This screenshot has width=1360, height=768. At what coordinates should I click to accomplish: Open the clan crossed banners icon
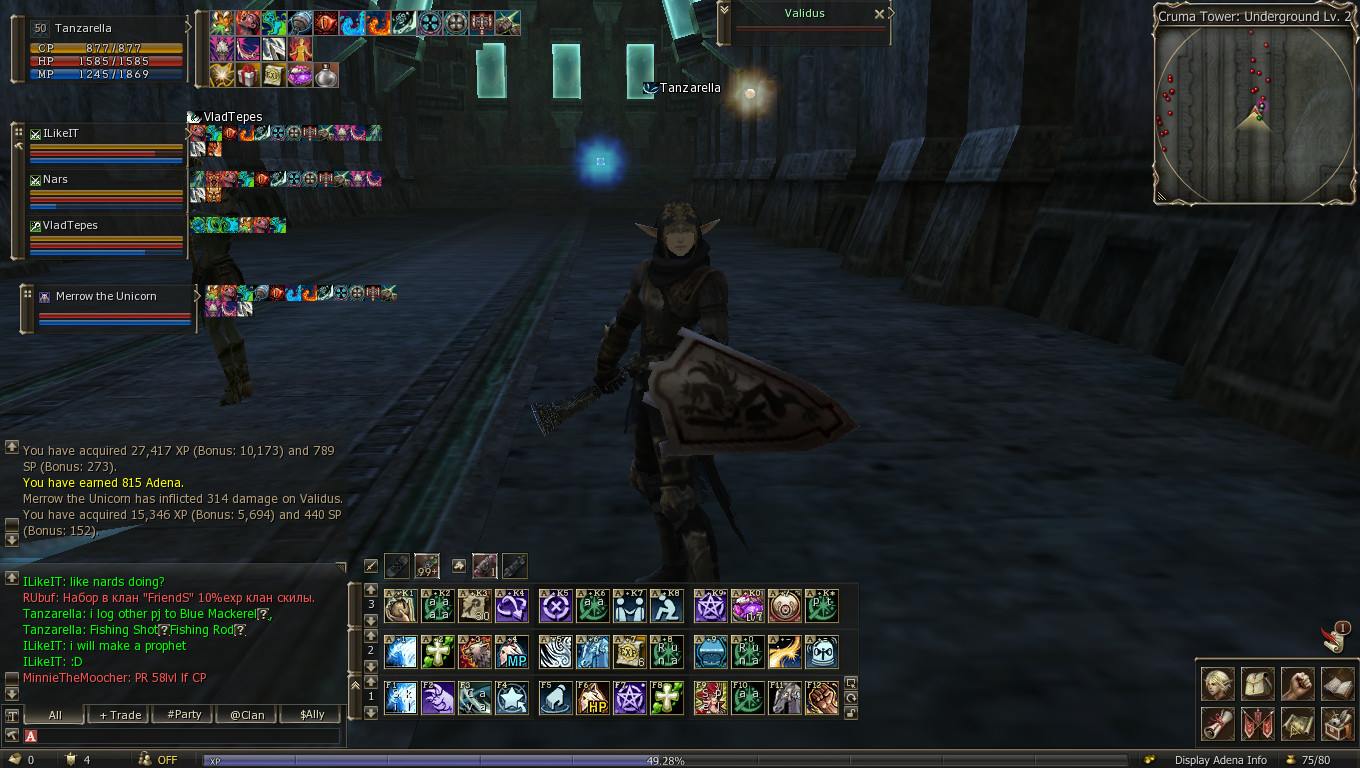tap(1257, 724)
